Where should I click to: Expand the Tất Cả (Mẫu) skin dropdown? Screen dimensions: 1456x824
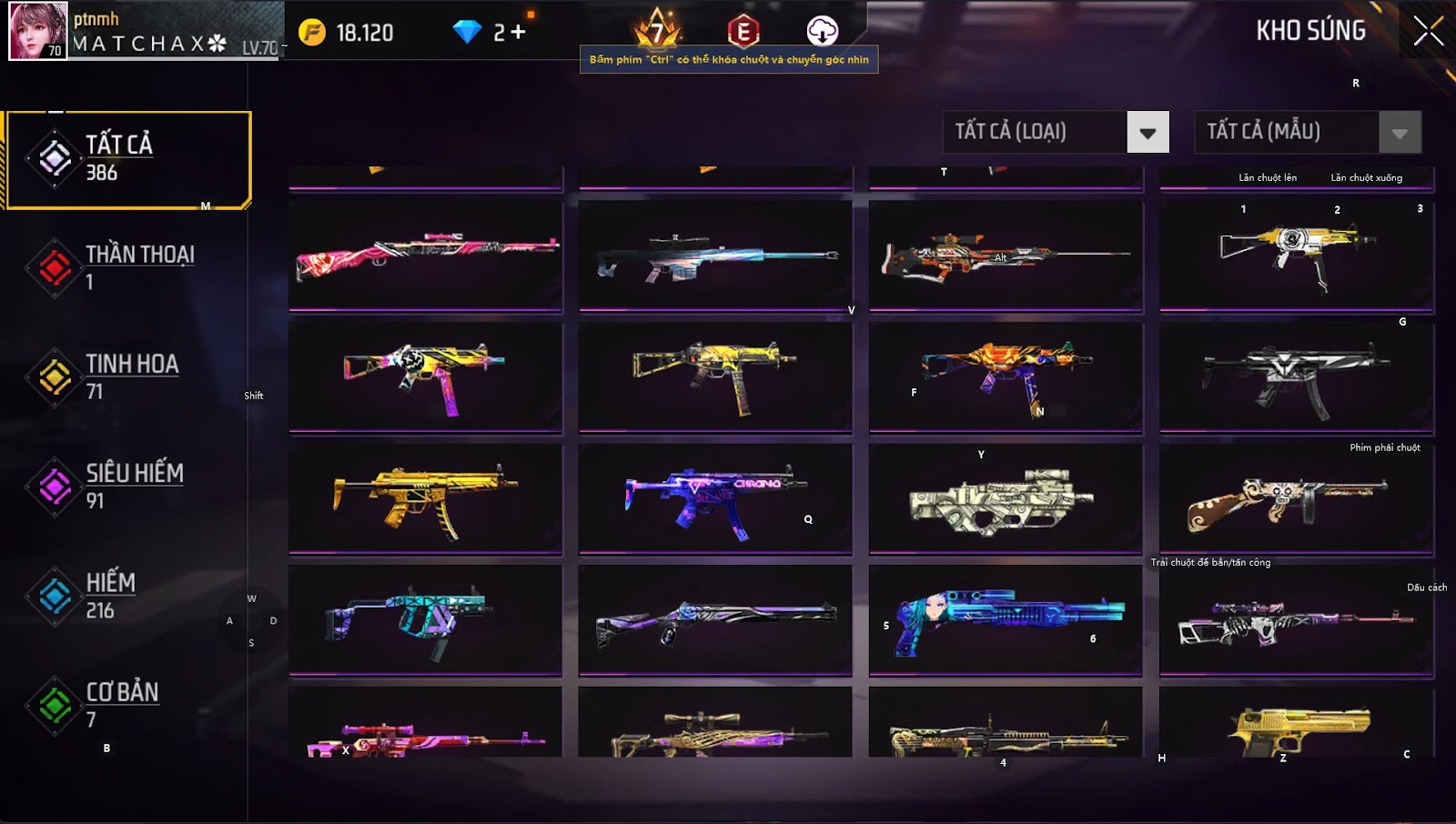(1400, 133)
